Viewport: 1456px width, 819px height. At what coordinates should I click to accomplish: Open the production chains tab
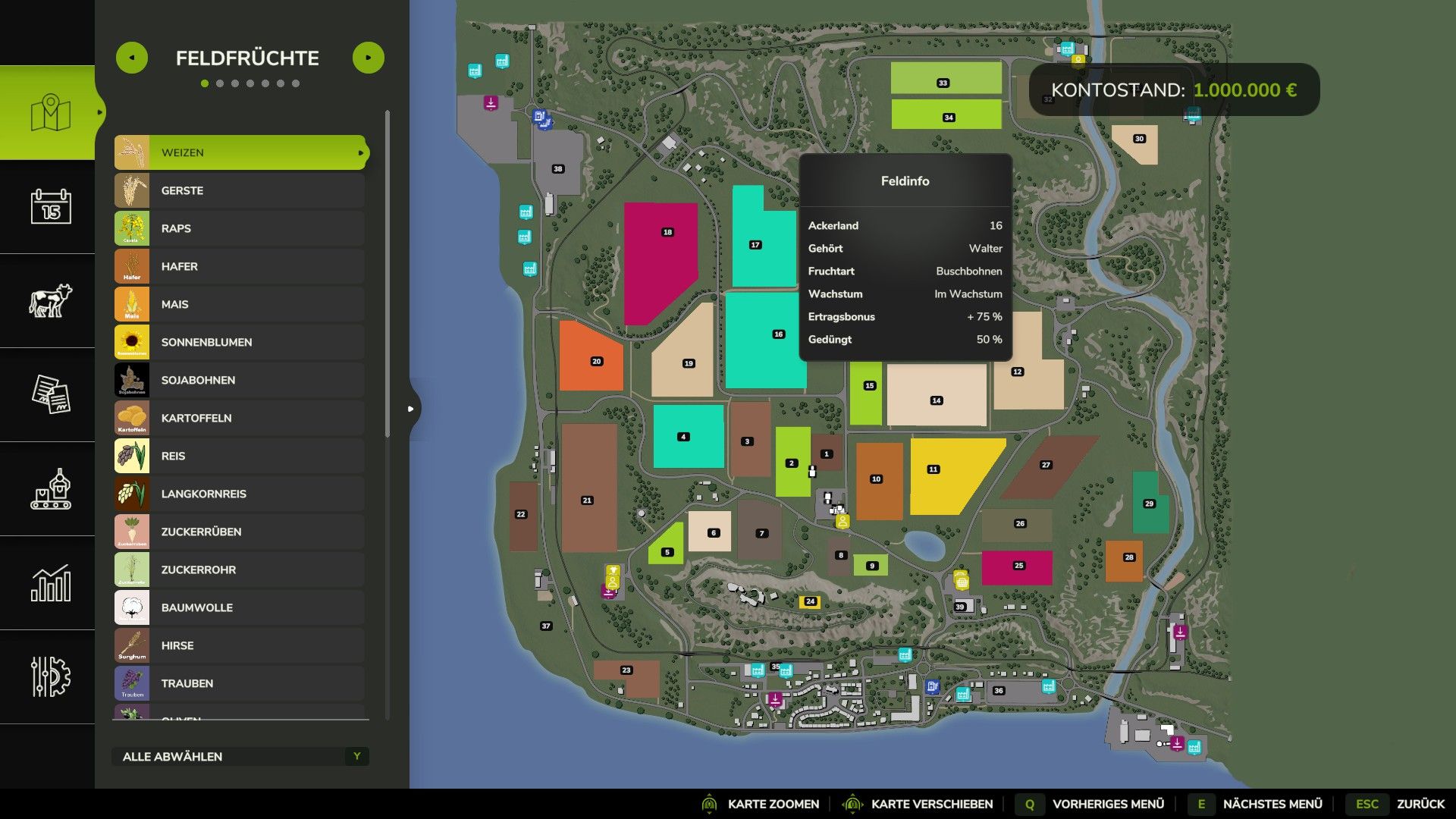point(50,488)
